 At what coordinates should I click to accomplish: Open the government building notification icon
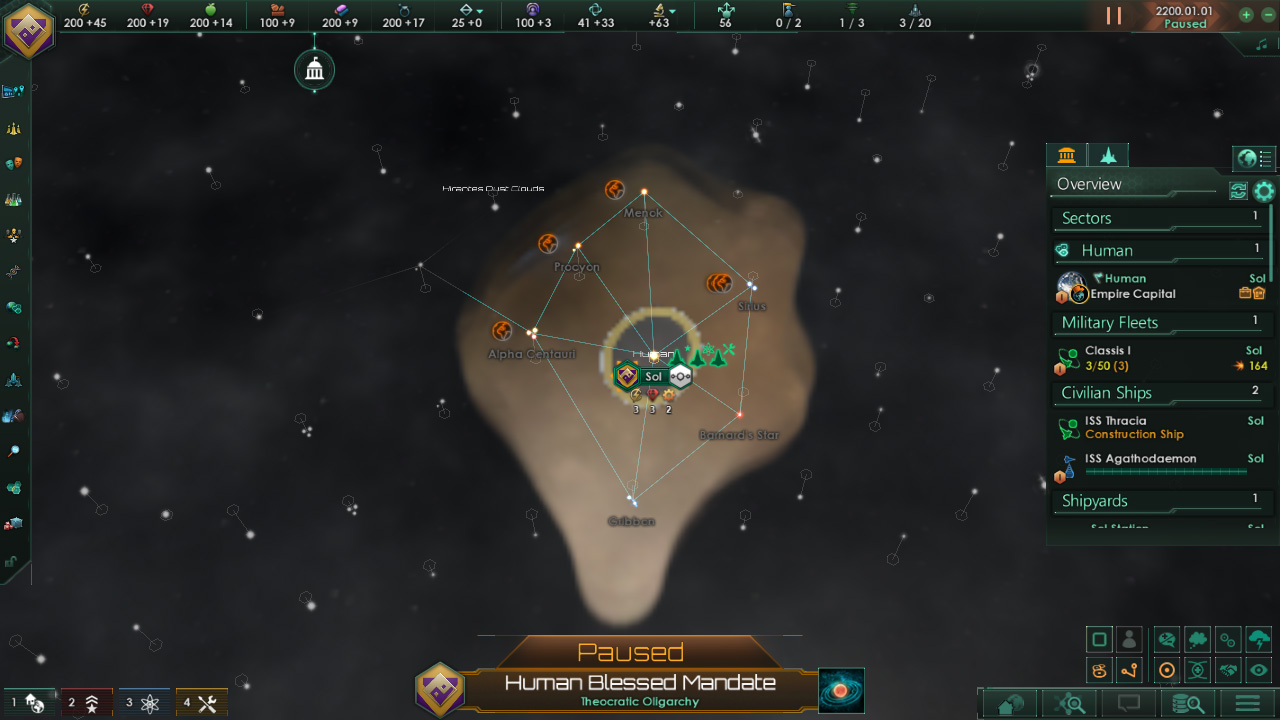(x=314, y=70)
